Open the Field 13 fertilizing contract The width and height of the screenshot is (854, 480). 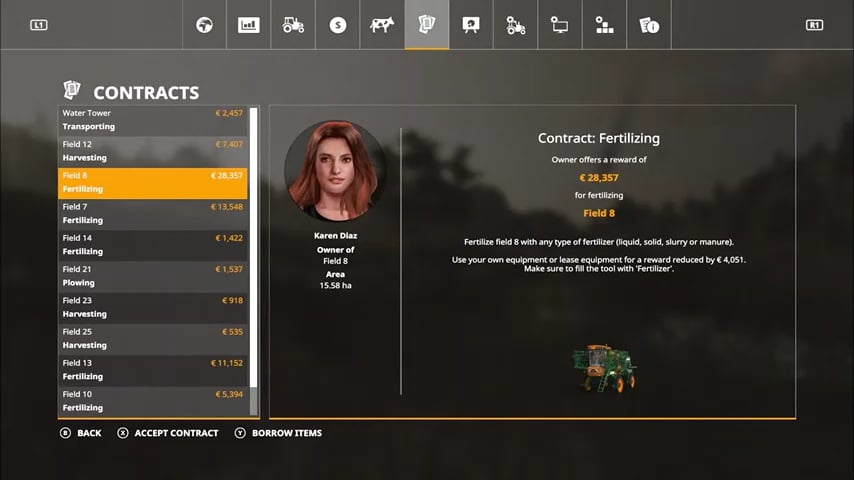(152, 370)
